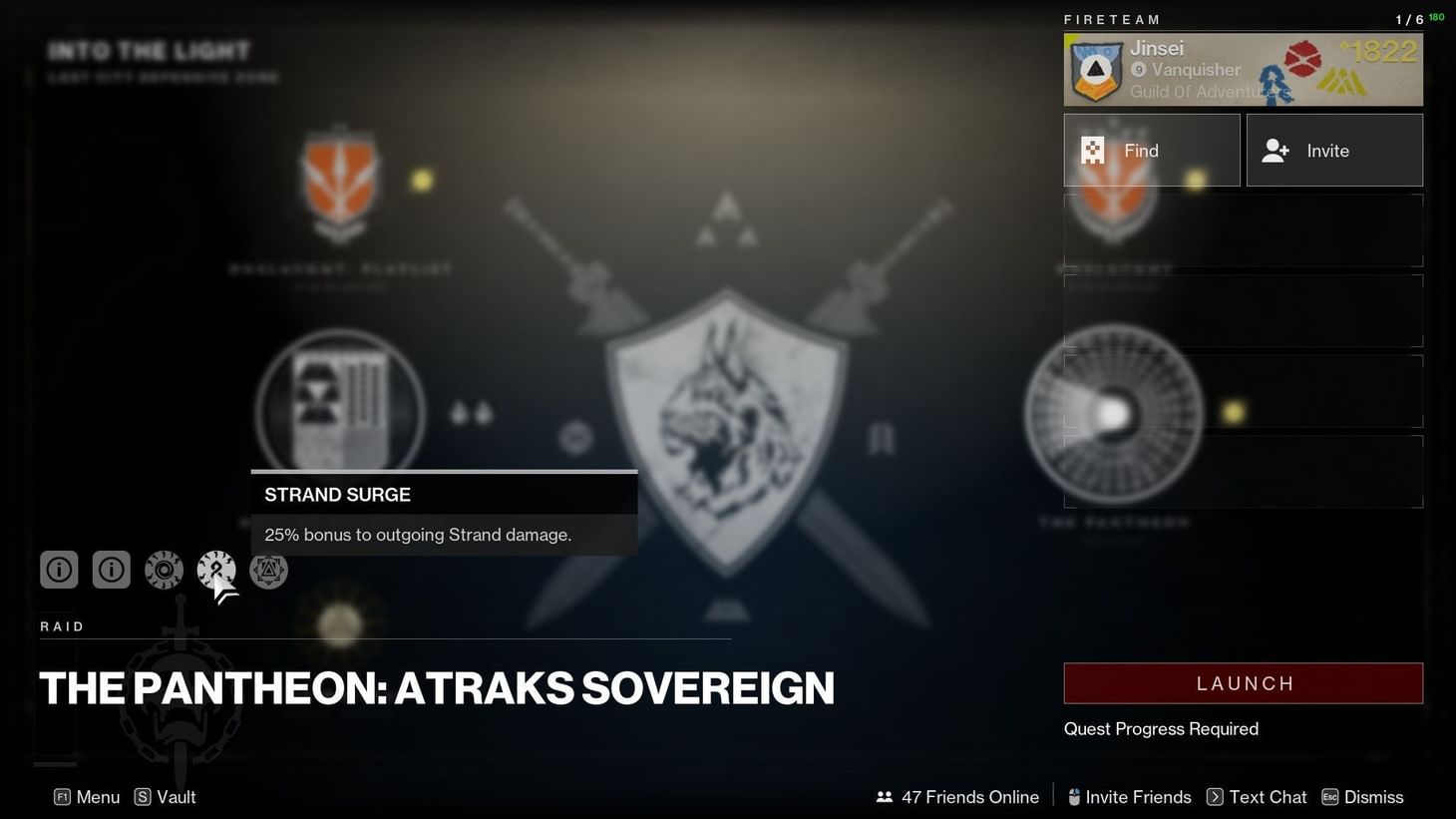Open the first activity info modifier icon
The width and height of the screenshot is (1456, 819).
pos(58,569)
